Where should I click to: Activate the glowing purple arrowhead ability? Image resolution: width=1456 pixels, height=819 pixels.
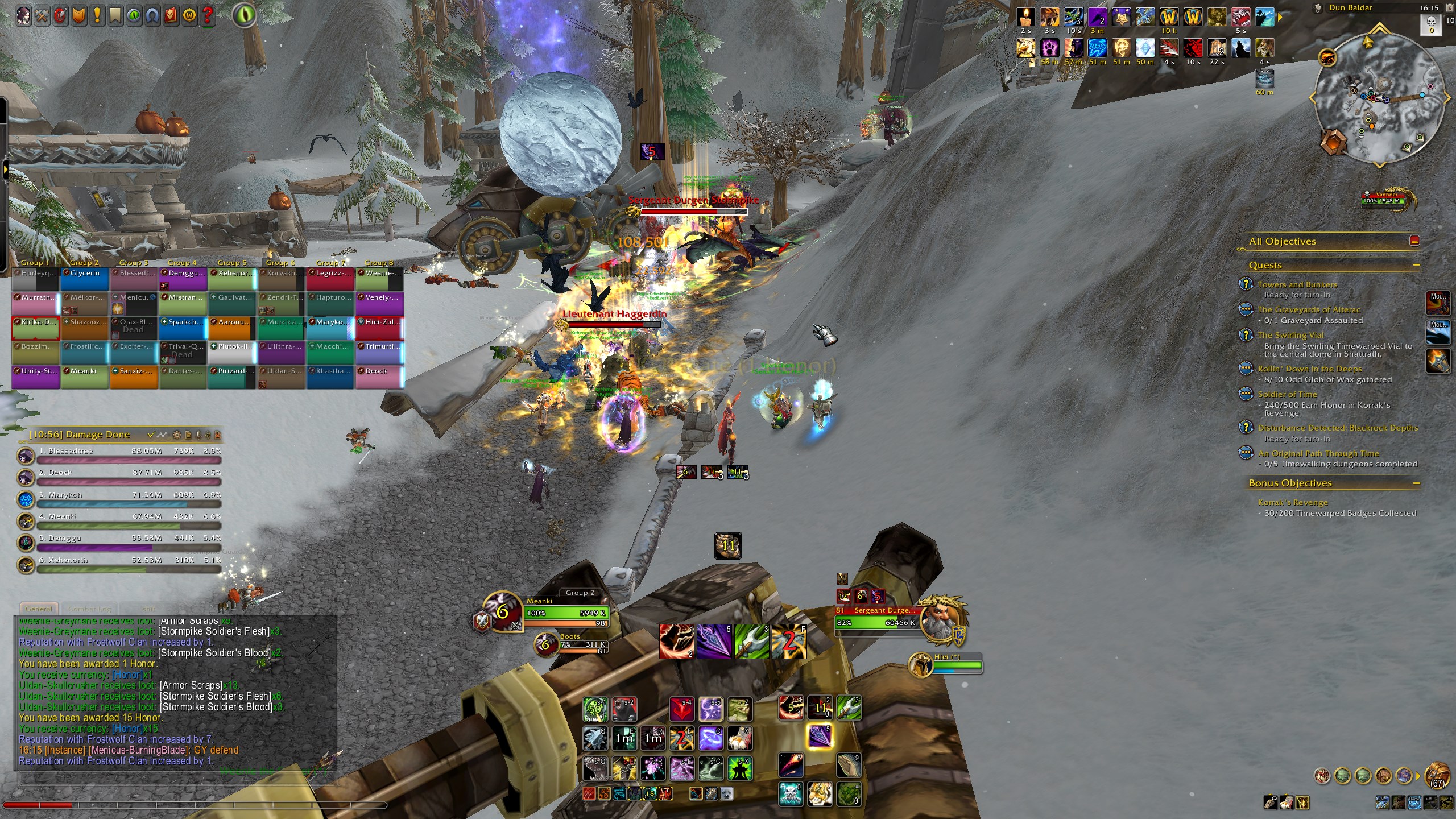[820, 737]
